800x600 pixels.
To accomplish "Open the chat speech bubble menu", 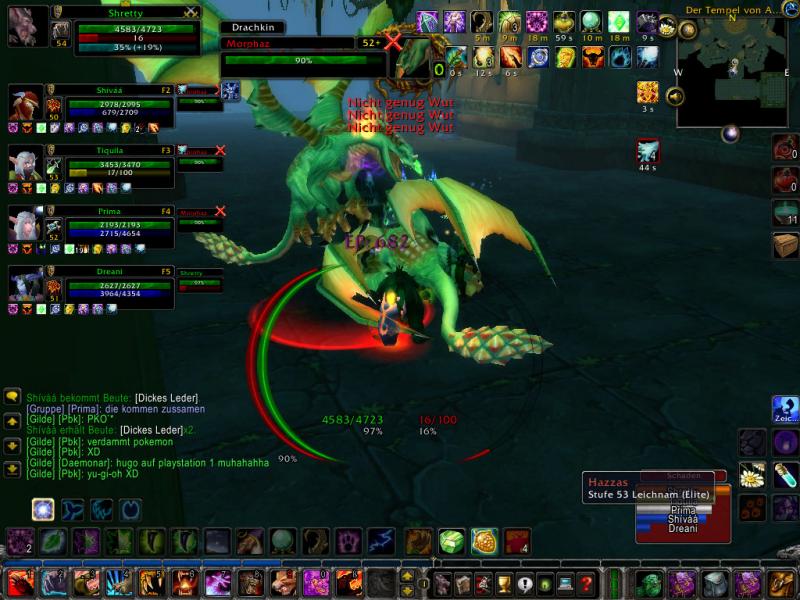I will [x=12, y=397].
